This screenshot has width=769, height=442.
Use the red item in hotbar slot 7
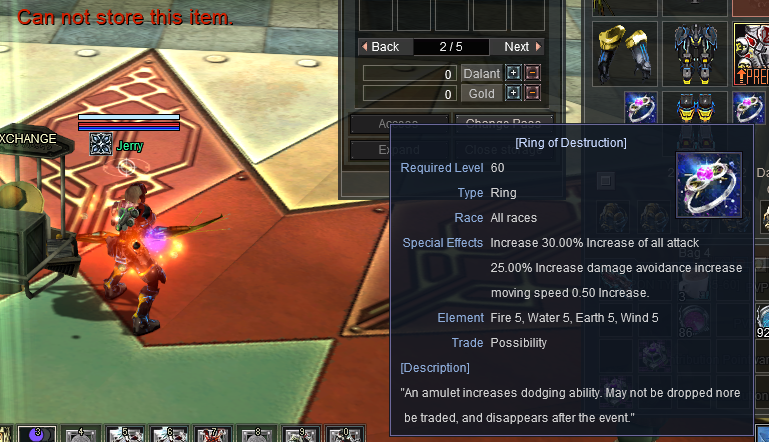point(212,435)
